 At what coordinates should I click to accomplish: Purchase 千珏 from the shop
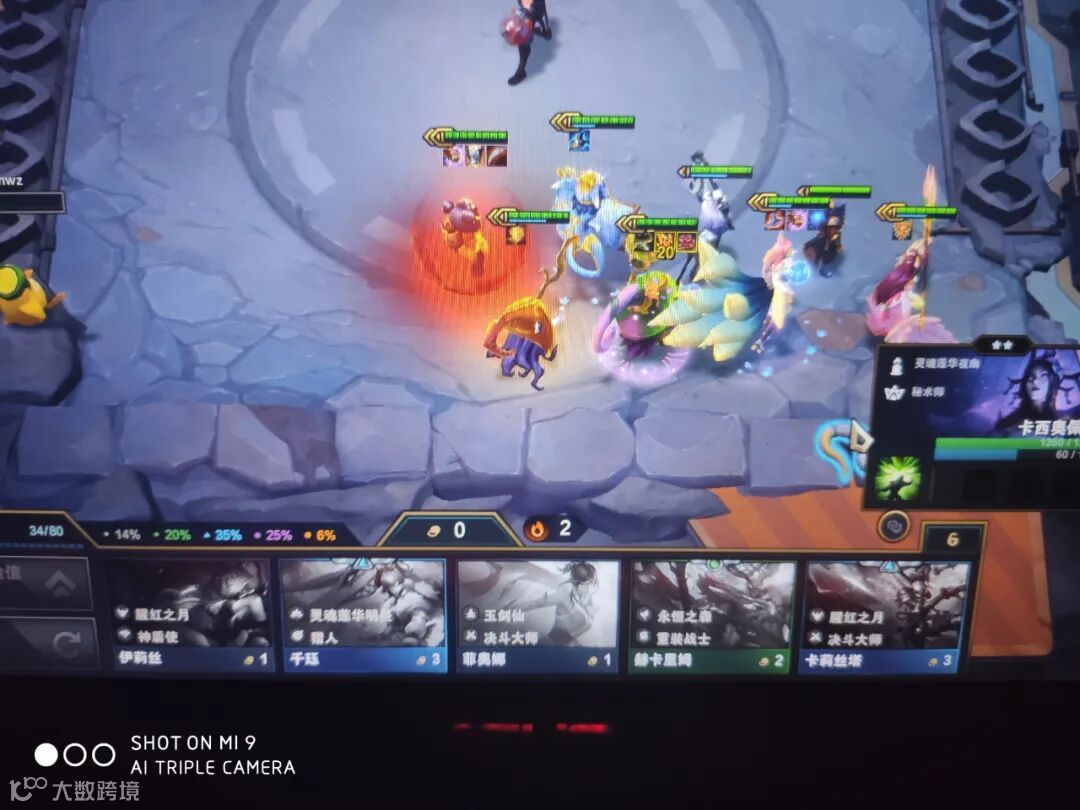tap(362, 614)
